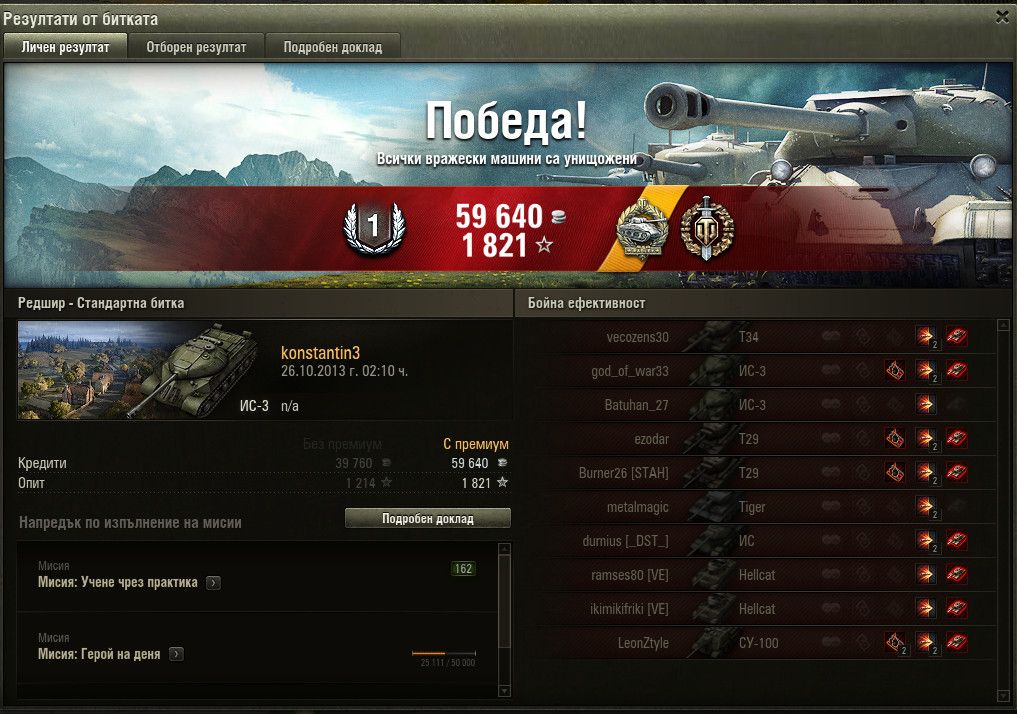Viewport: 1017px width, 714px height.
Task: Click the rank 1 laurel wreath badge
Action: pyautogui.click(x=373, y=228)
